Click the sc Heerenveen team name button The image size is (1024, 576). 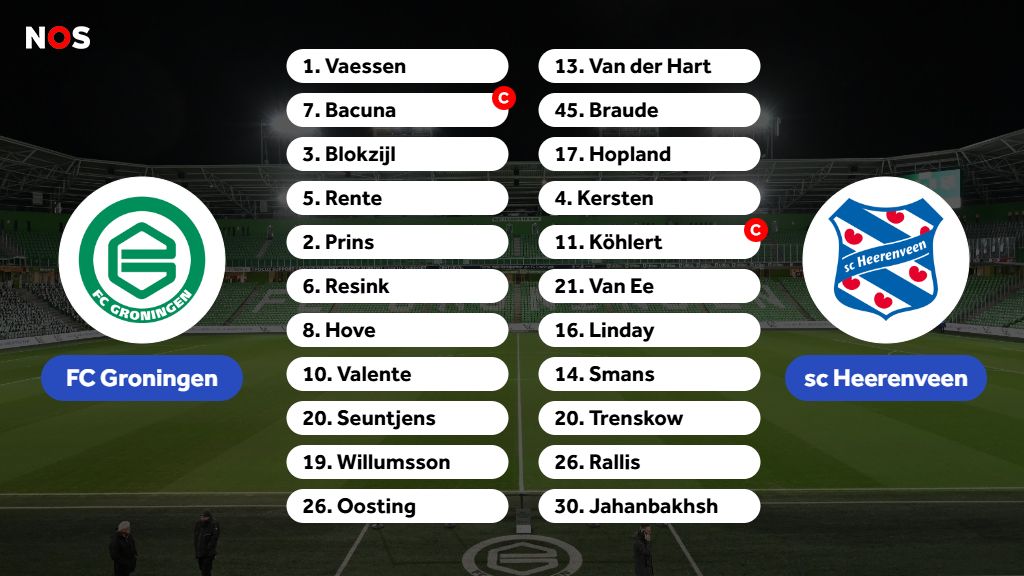(x=885, y=378)
